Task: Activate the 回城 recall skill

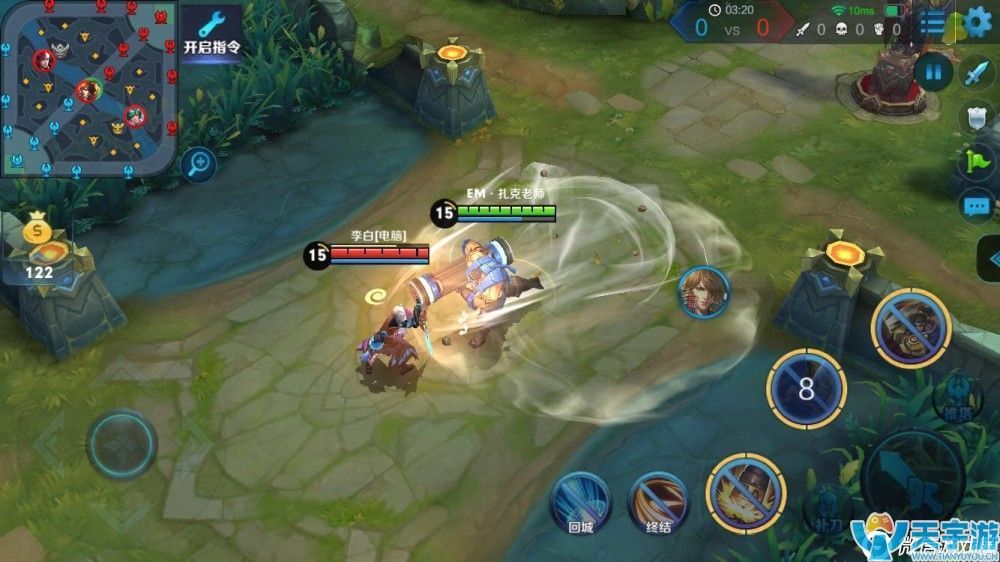Action: (x=581, y=501)
